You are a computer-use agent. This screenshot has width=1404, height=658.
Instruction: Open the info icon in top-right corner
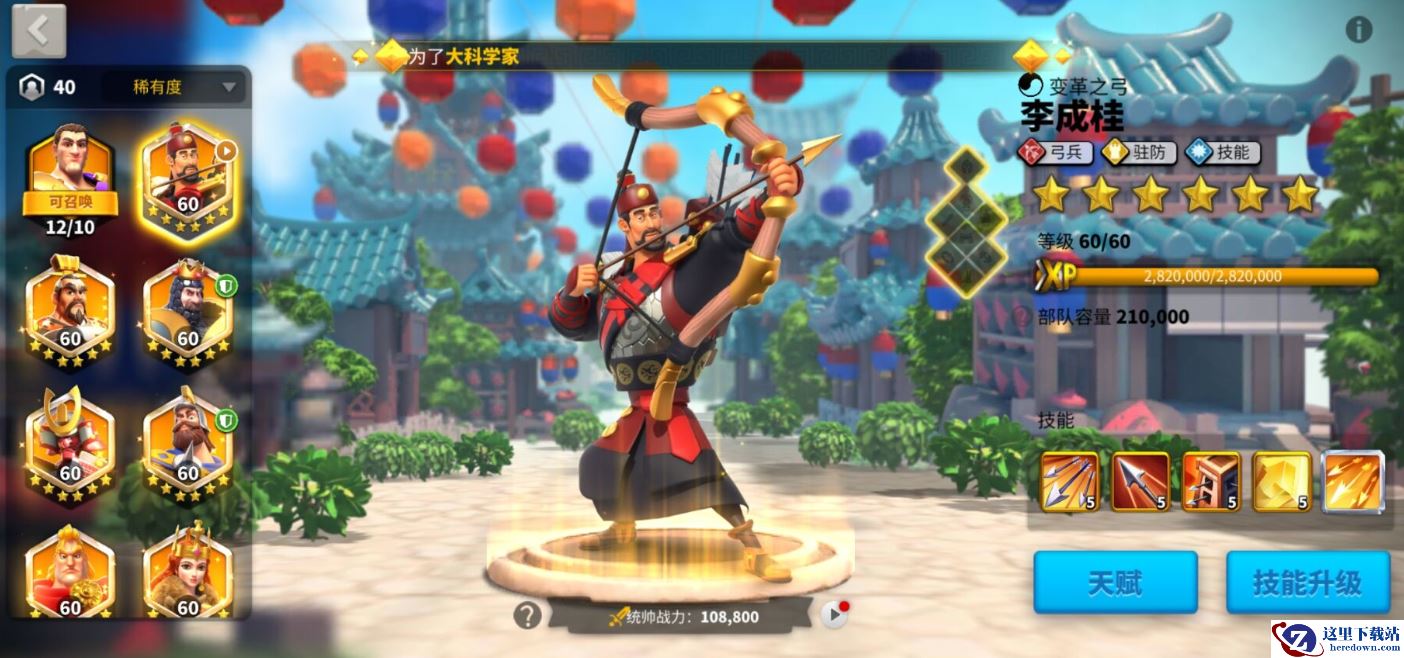(1358, 30)
